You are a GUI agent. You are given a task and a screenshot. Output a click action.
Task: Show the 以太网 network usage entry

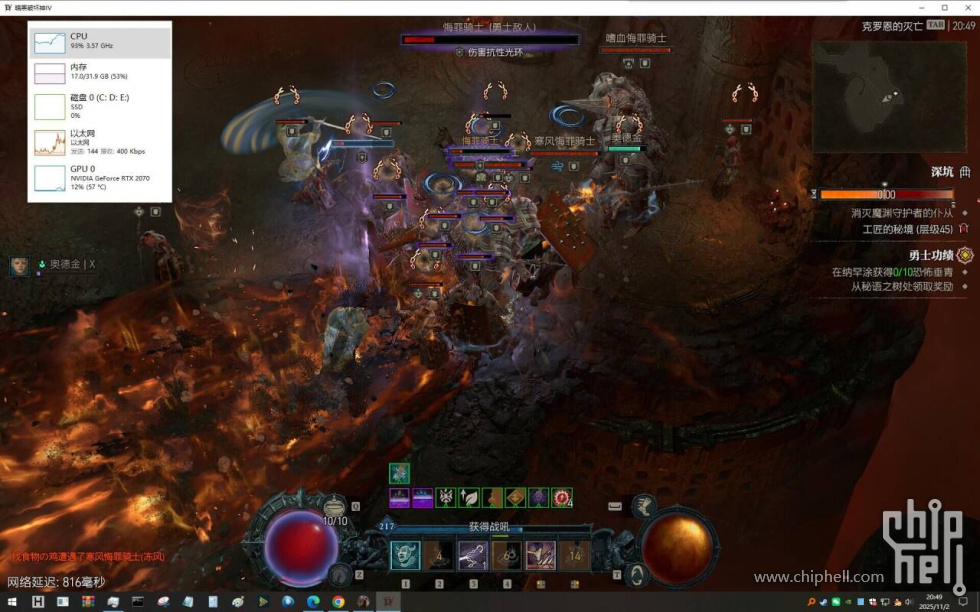point(99,141)
